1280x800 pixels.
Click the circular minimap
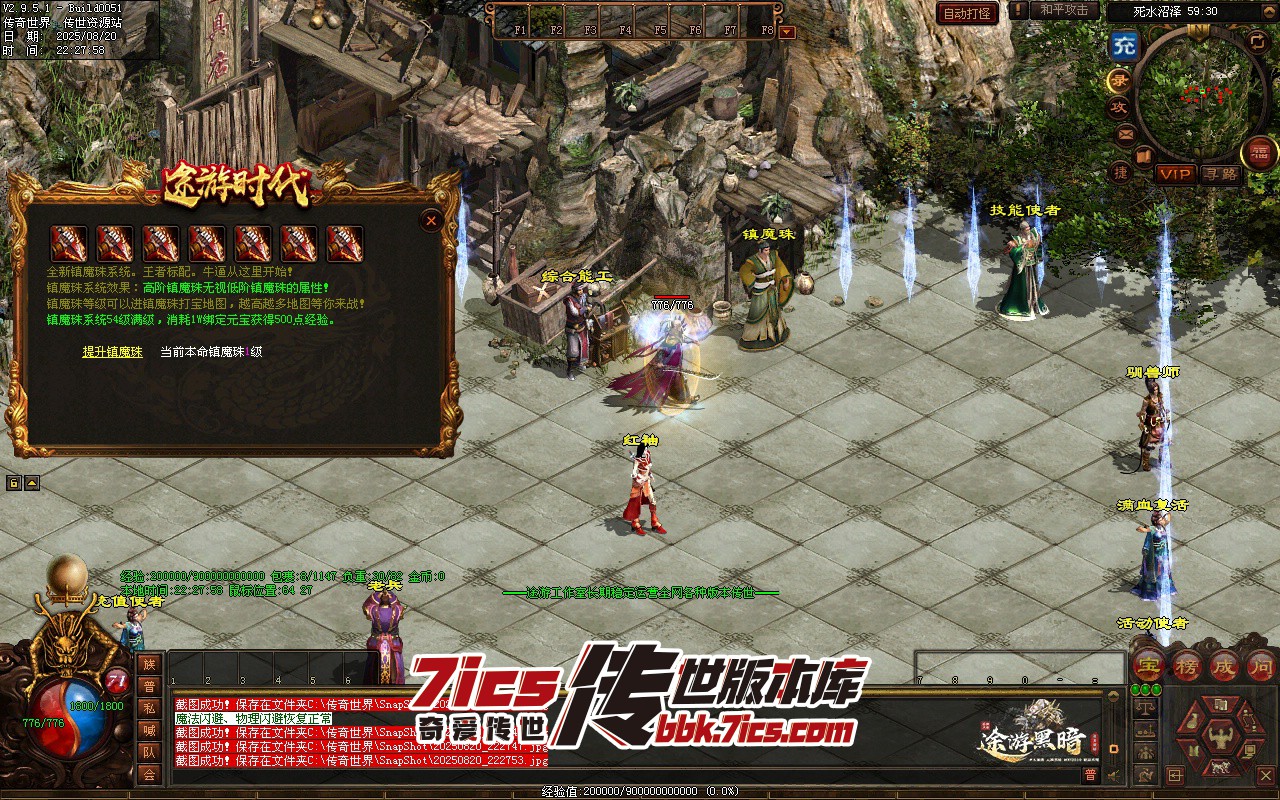1200,95
